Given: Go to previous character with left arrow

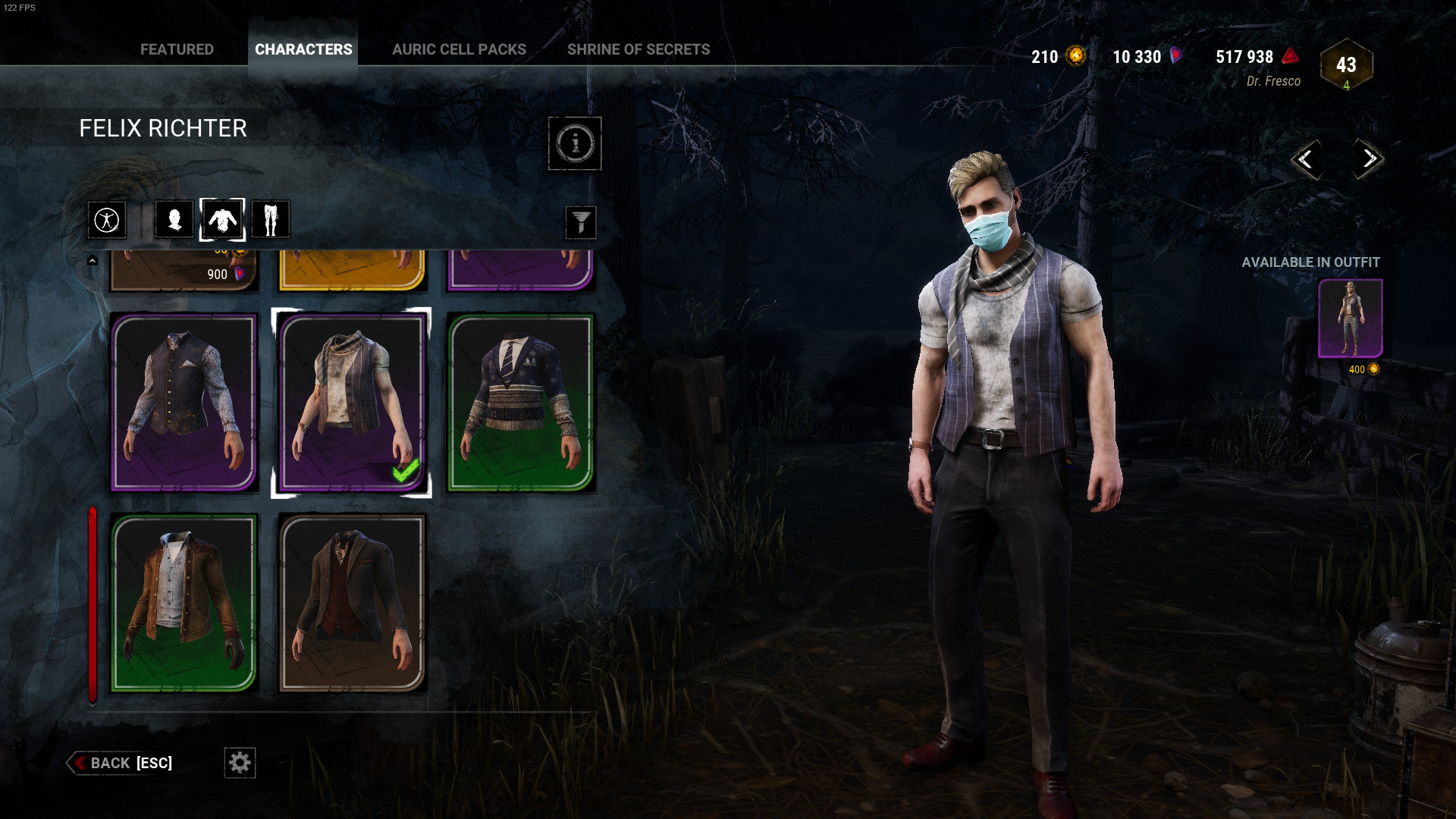Looking at the screenshot, I should [1306, 159].
